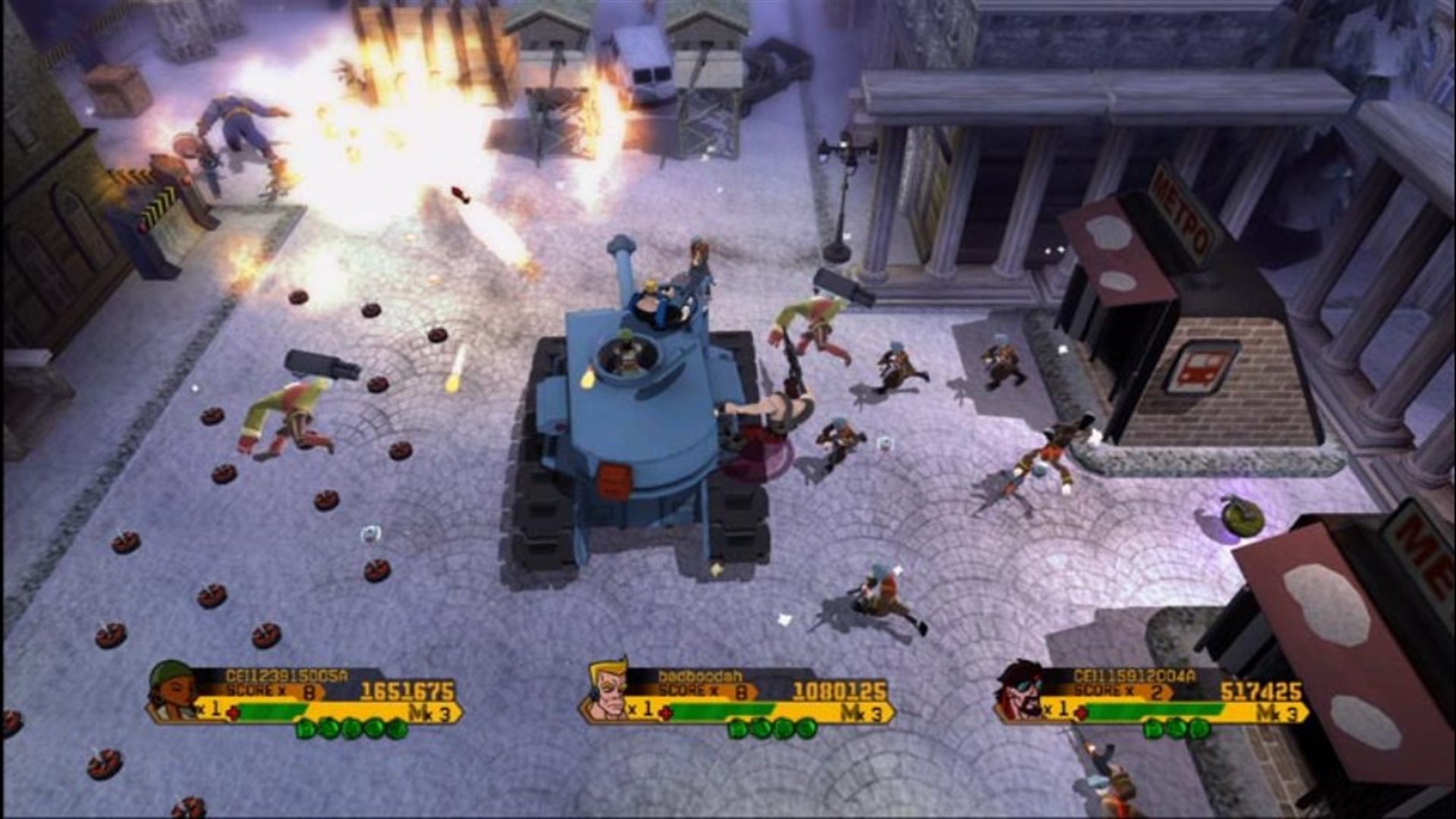Image resolution: width=1456 pixels, height=819 pixels.
Task: Click the red health cross on the third player's bar
Action: pos(1082,712)
